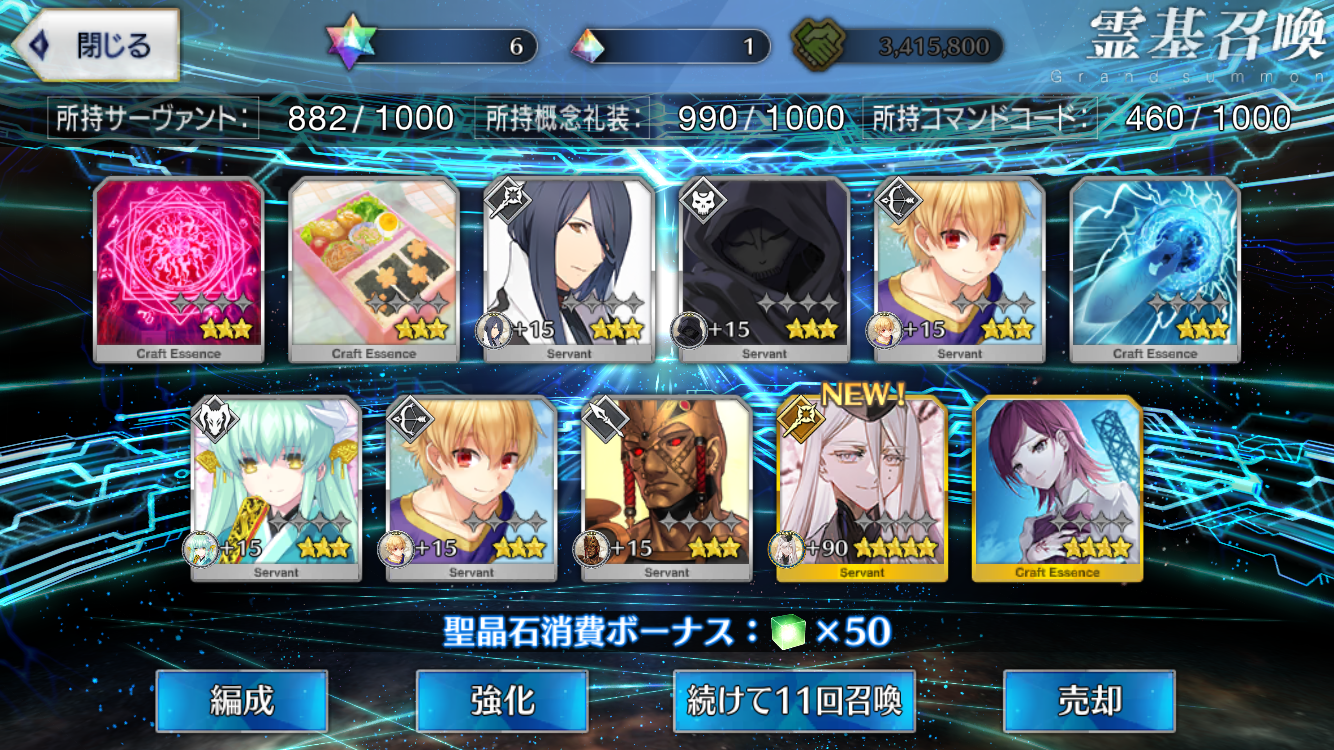This screenshot has height=750, width=1334.
Task: Choose 続けて11回召喚 to summon again
Action: point(794,701)
